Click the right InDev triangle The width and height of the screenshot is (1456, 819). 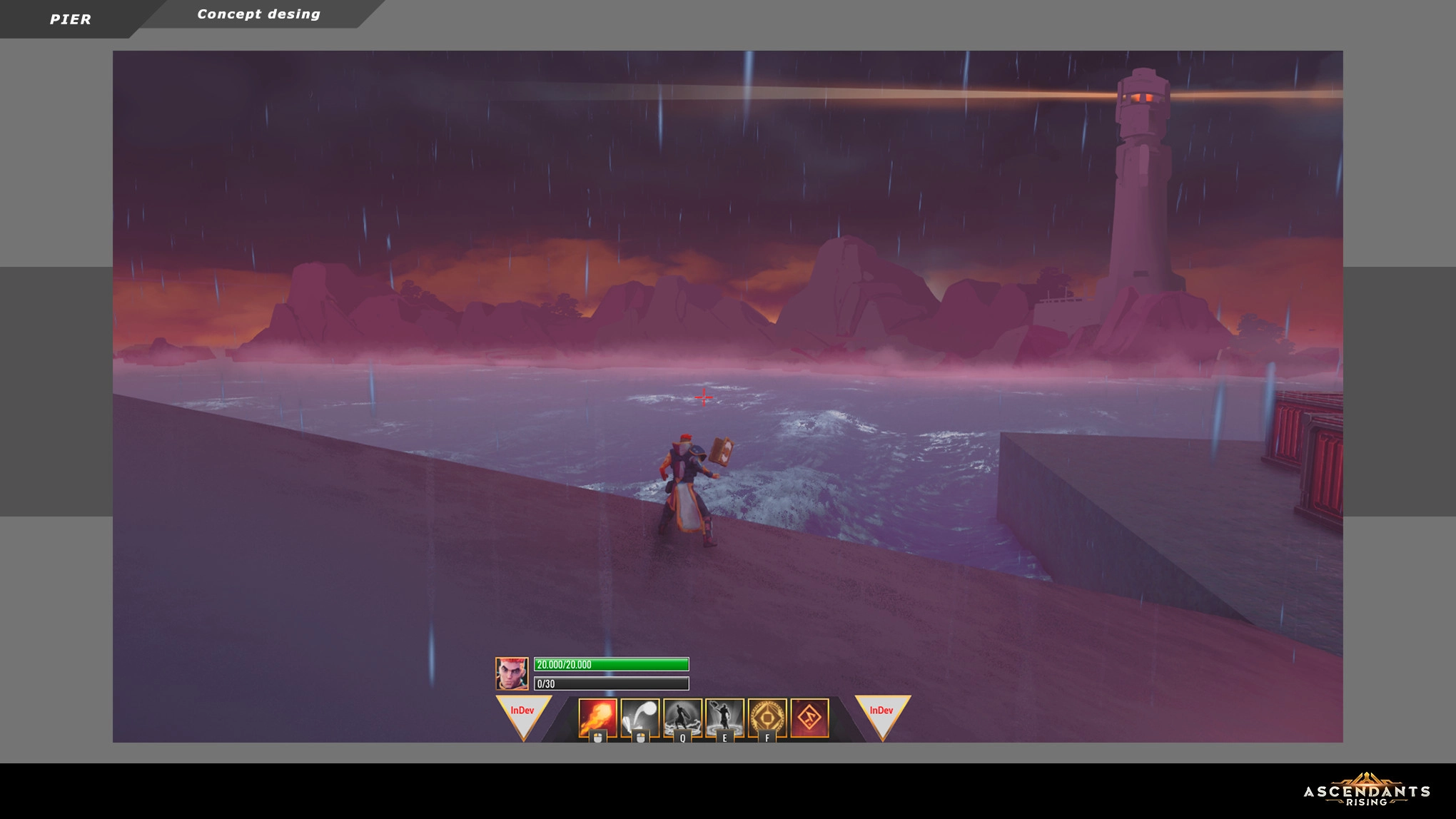coord(882,715)
